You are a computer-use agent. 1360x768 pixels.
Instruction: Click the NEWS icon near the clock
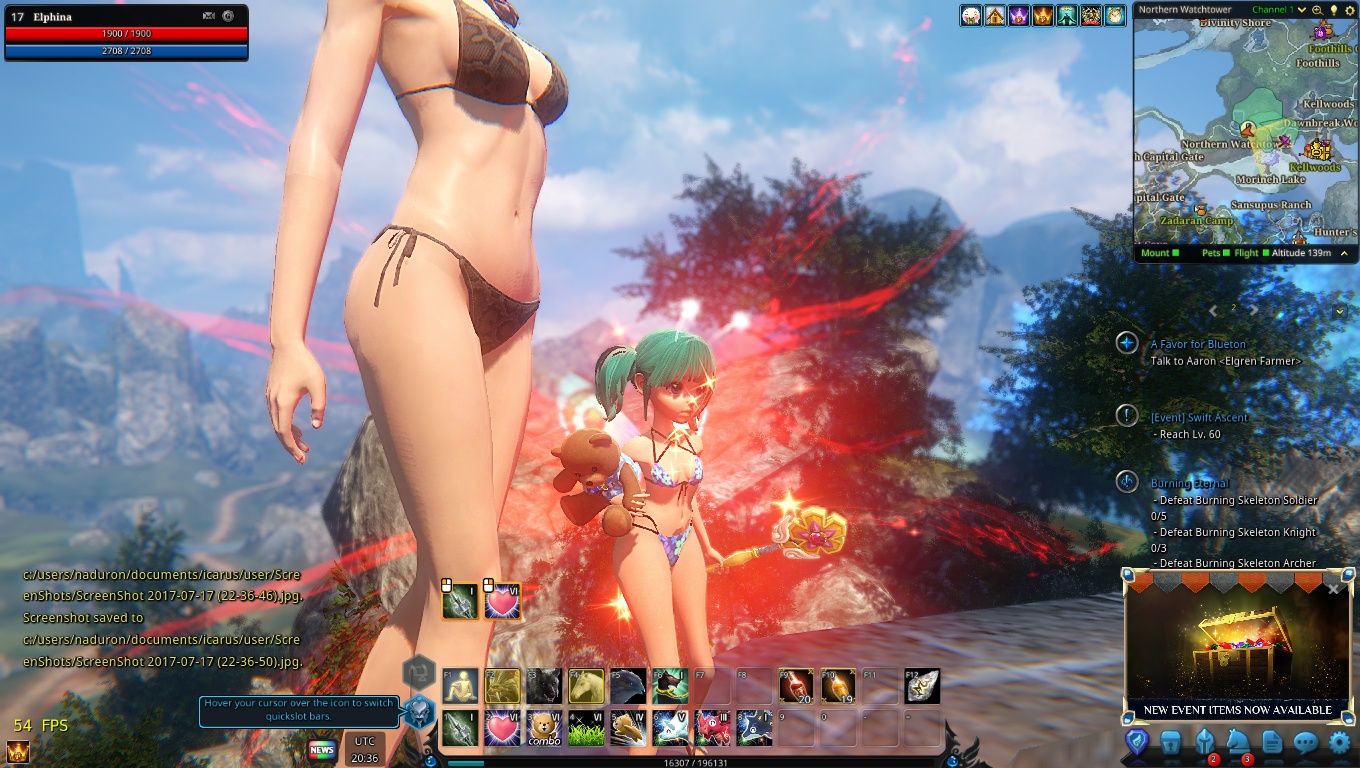pyautogui.click(x=321, y=749)
